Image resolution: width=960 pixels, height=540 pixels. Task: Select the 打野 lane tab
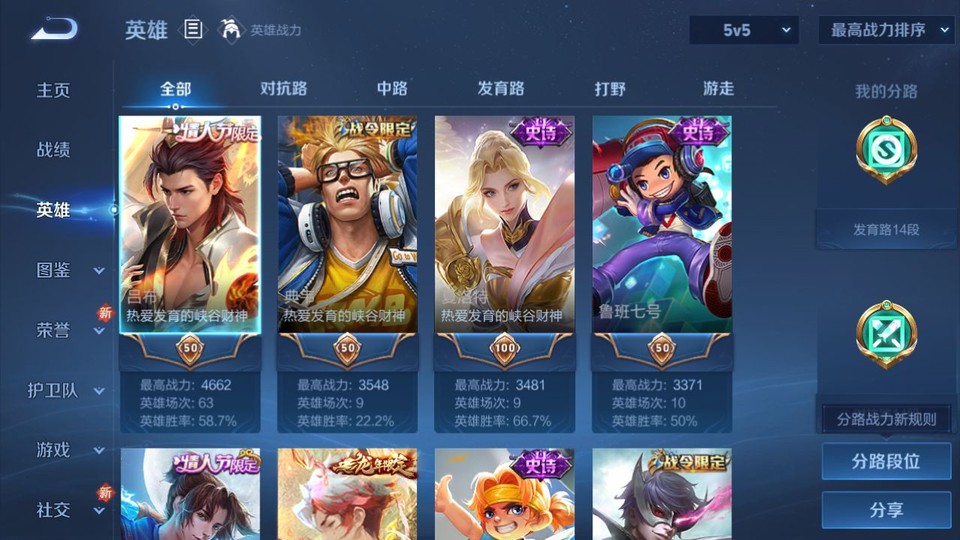coord(610,88)
